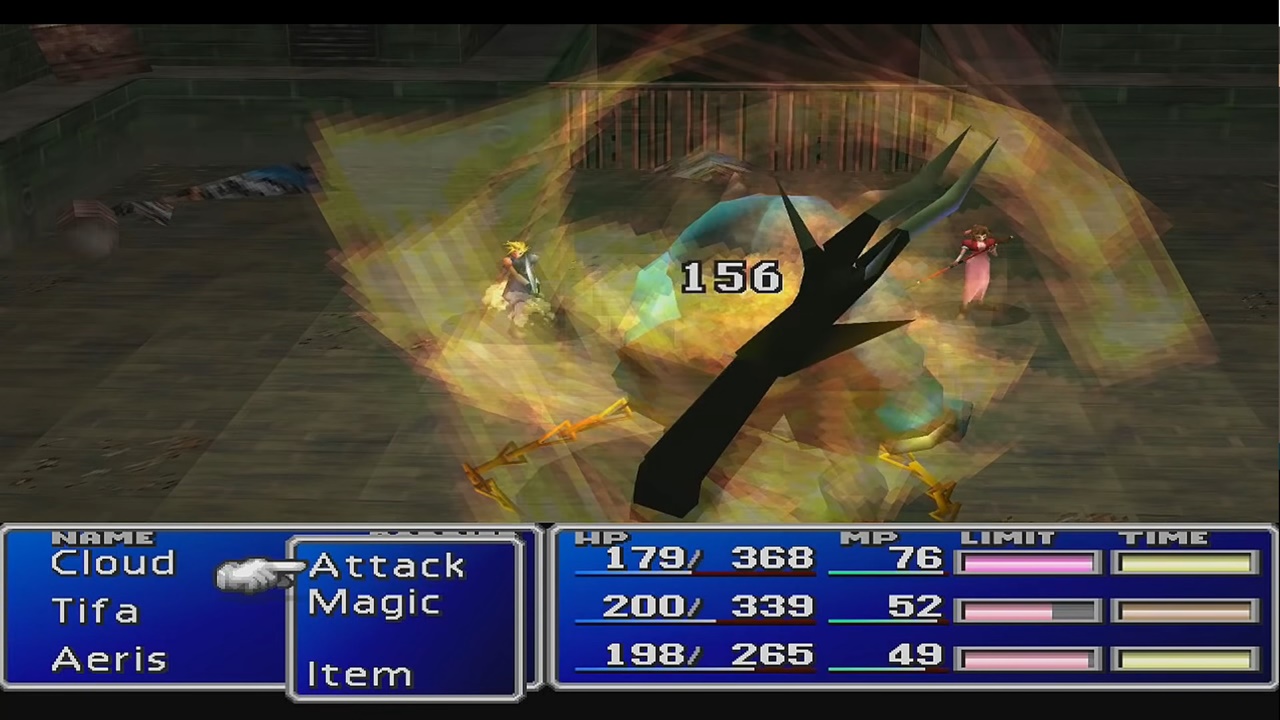Select Aeris's character sprite in battle
The image size is (1280, 720).
coord(975,265)
